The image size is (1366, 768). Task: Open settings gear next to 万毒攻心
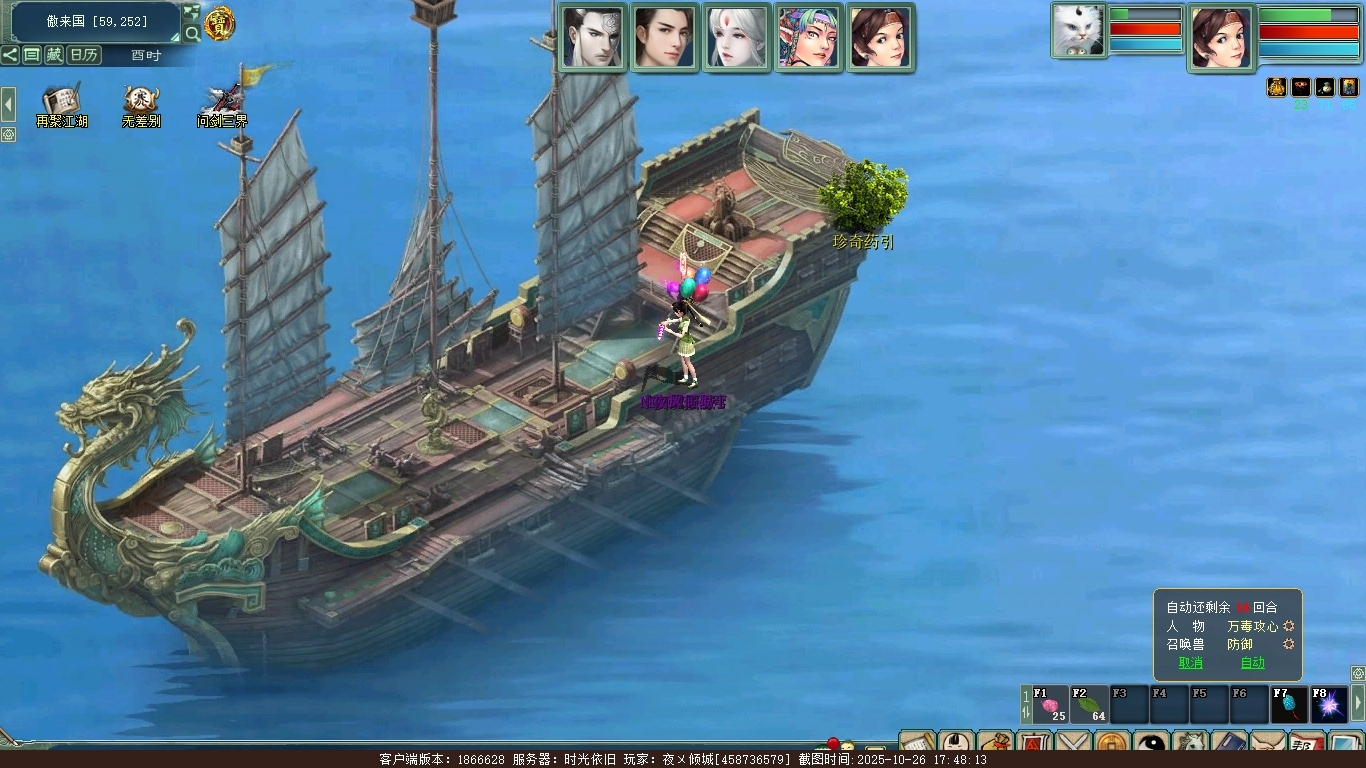[1289, 626]
